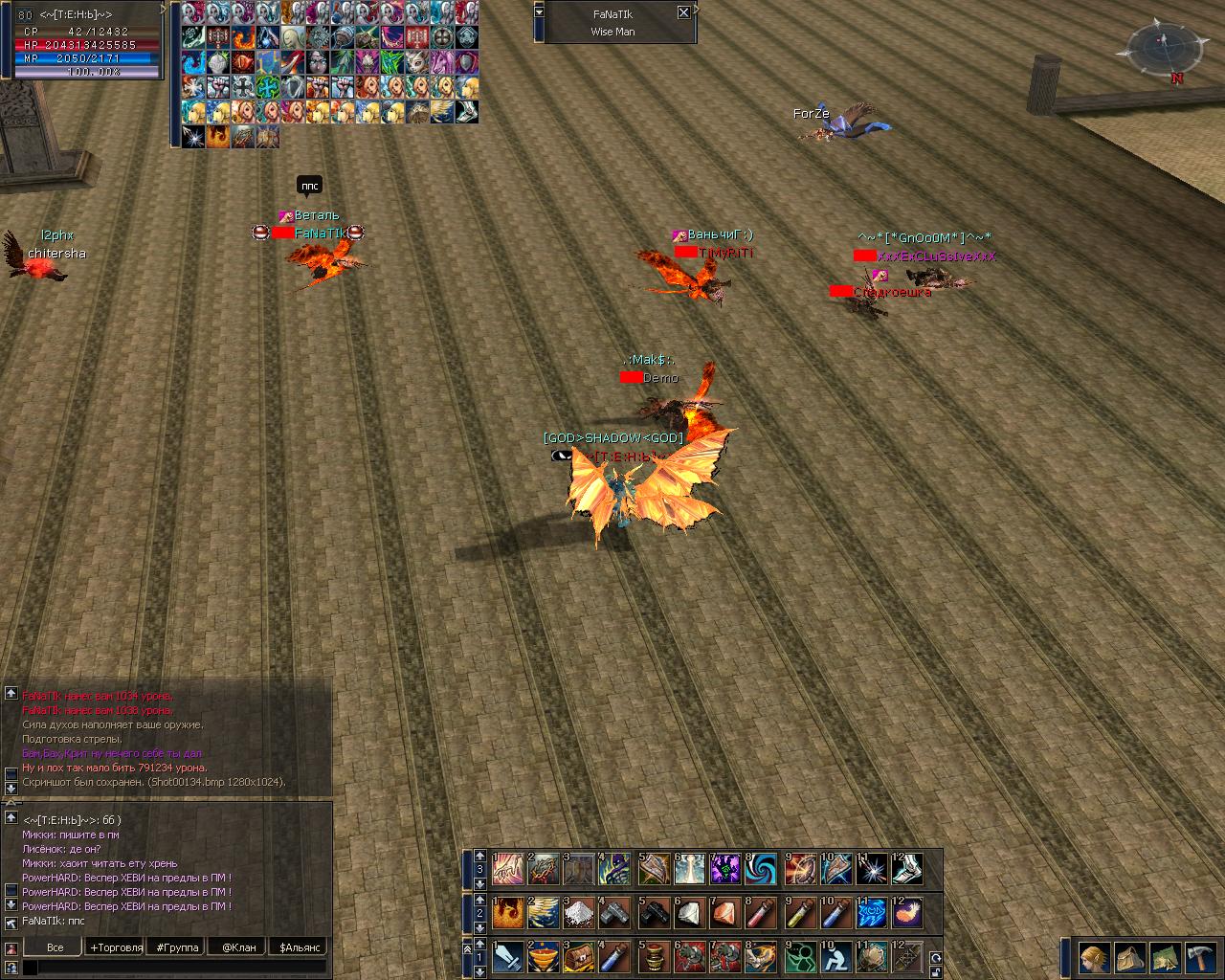
Task: Click the compass minimap
Action: [1161, 50]
